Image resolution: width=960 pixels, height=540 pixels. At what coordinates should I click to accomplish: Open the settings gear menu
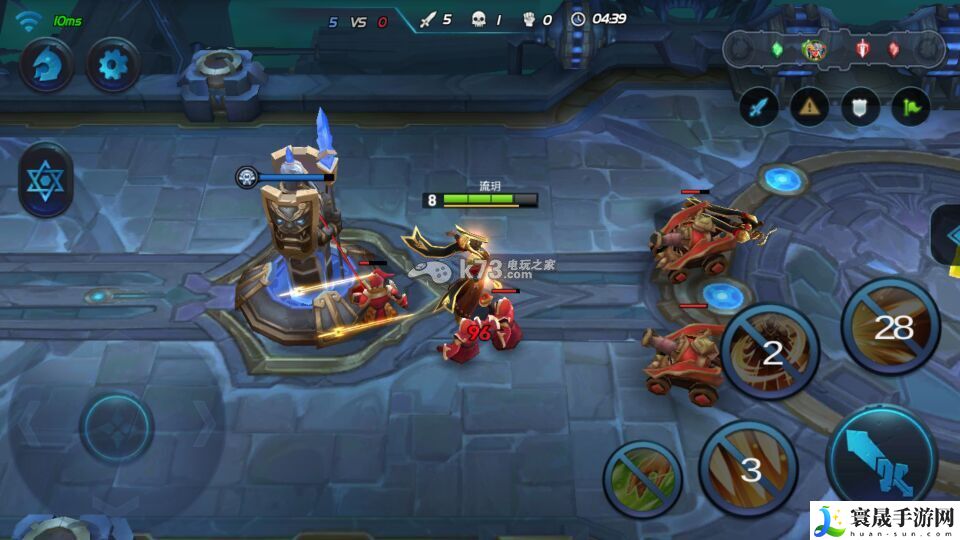pyautogui.click(x=113, y=66)
